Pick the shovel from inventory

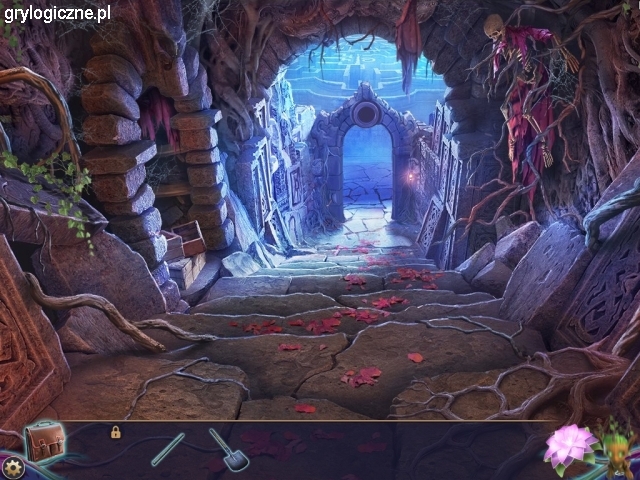[229, 450]
